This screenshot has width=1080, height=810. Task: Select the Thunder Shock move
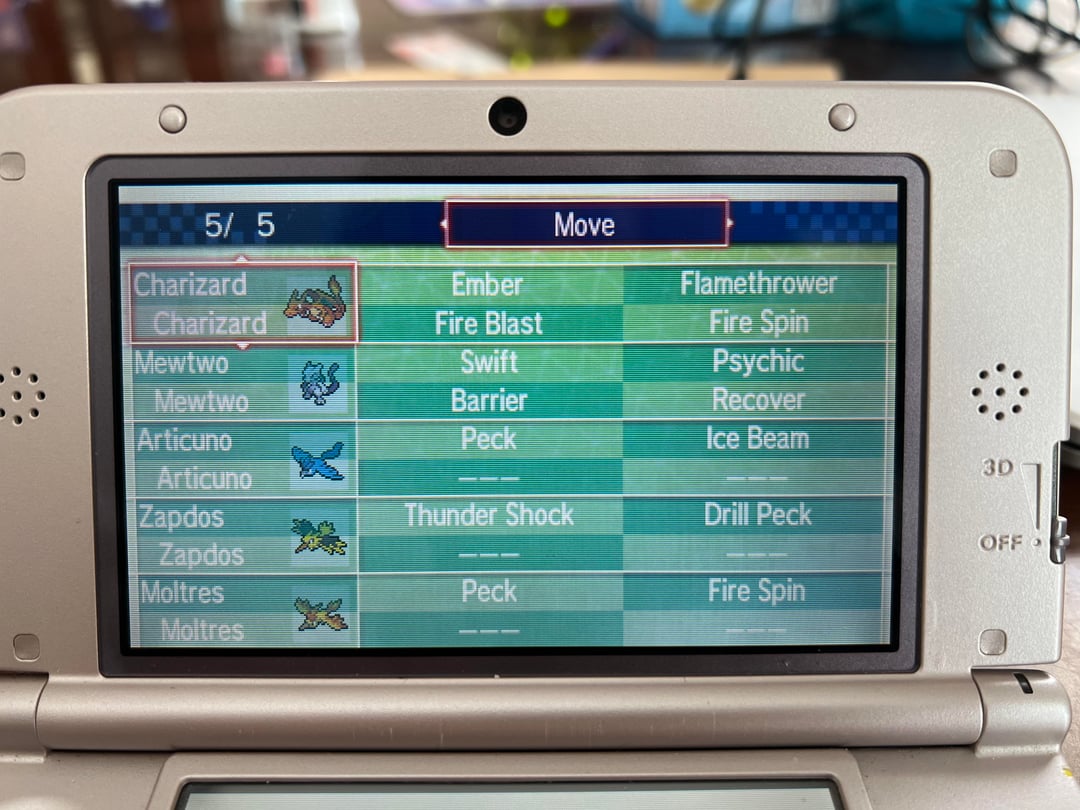(x=489, y=515)
